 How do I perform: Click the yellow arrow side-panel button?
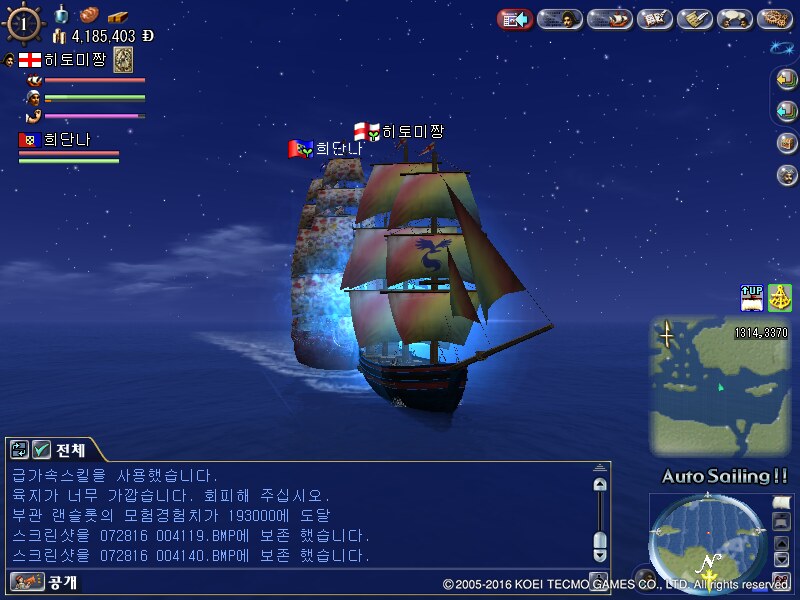pos(787,80)
